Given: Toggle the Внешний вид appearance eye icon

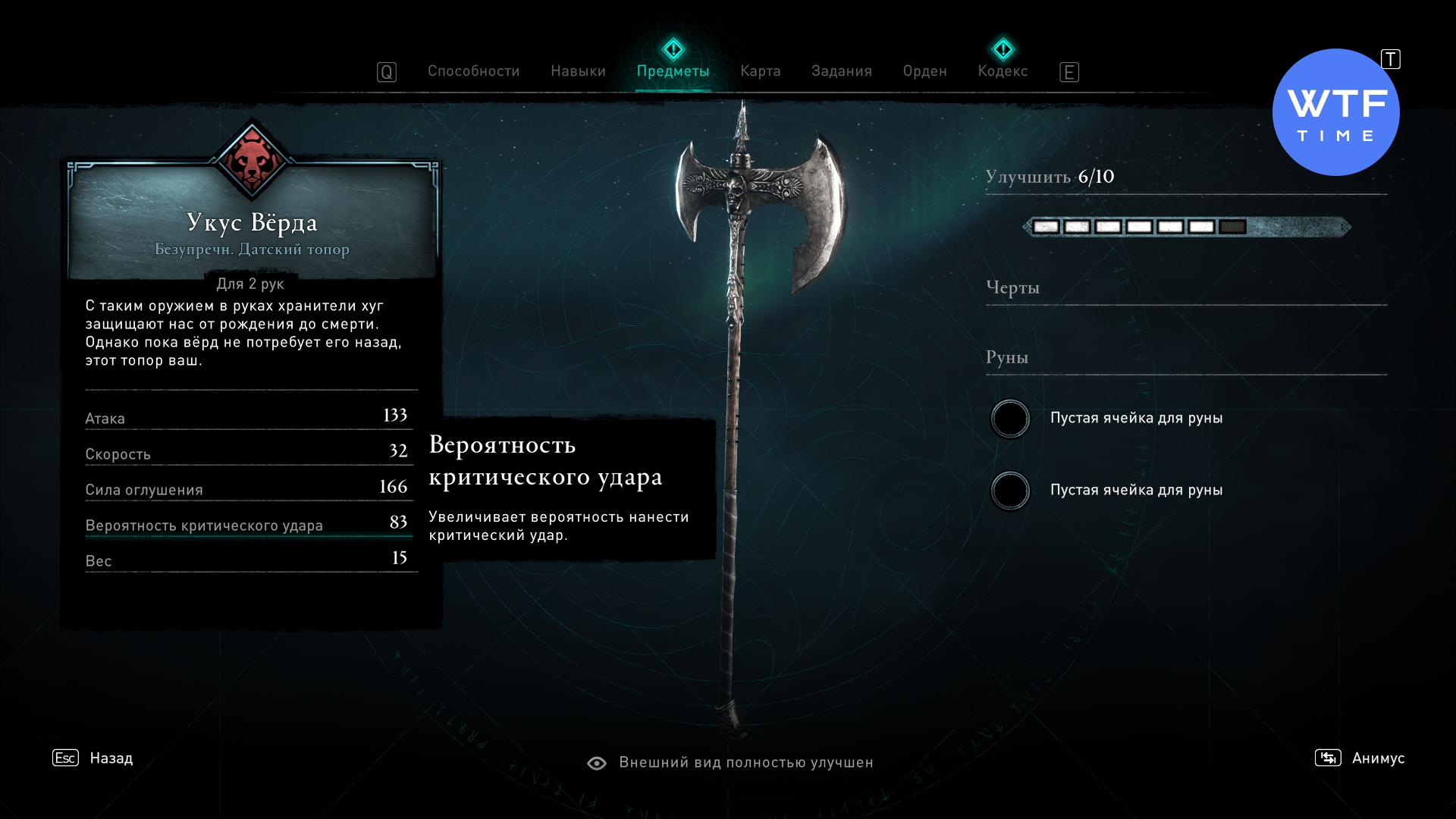Looking at the screenshot, I should [x=597, y=763].
